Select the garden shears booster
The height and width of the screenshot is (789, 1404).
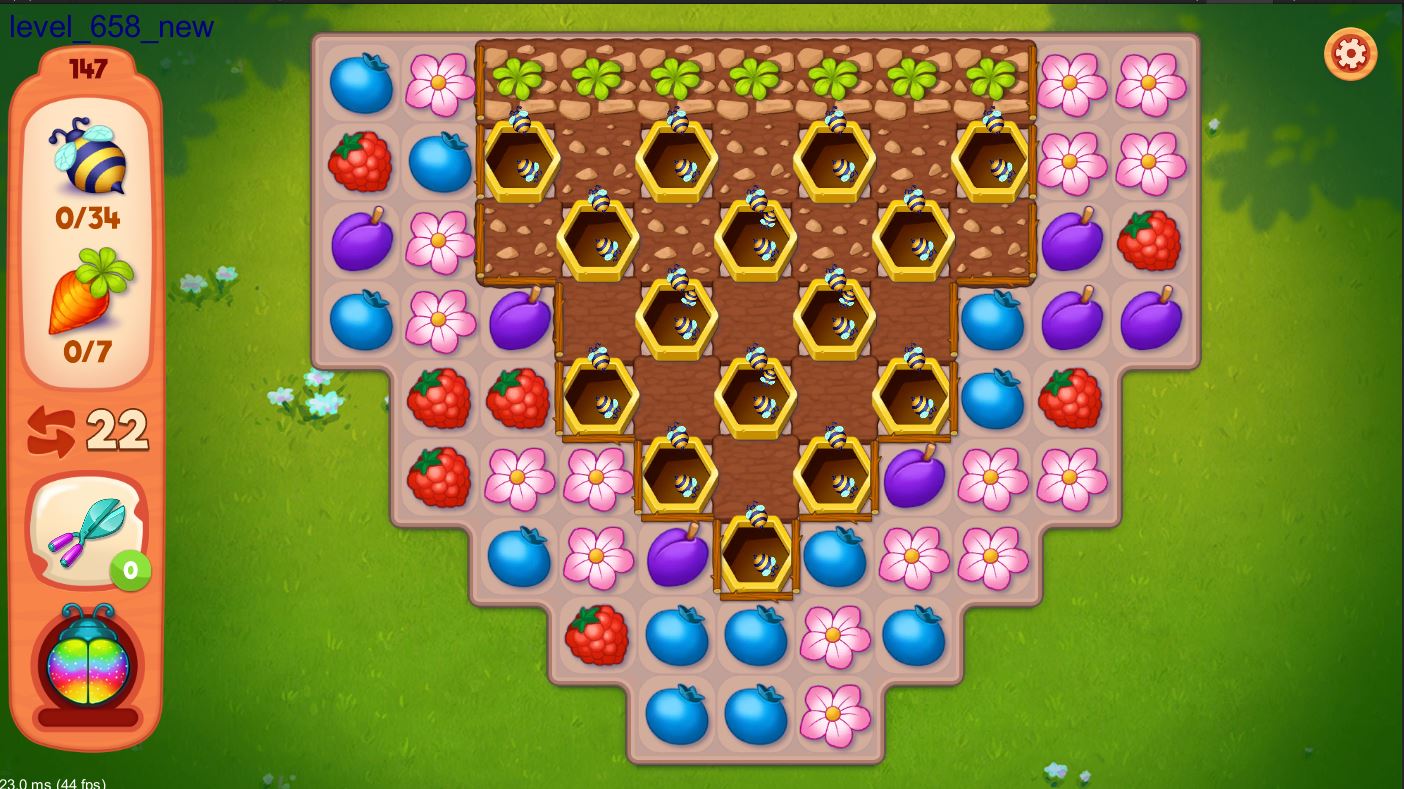point(87,531)
